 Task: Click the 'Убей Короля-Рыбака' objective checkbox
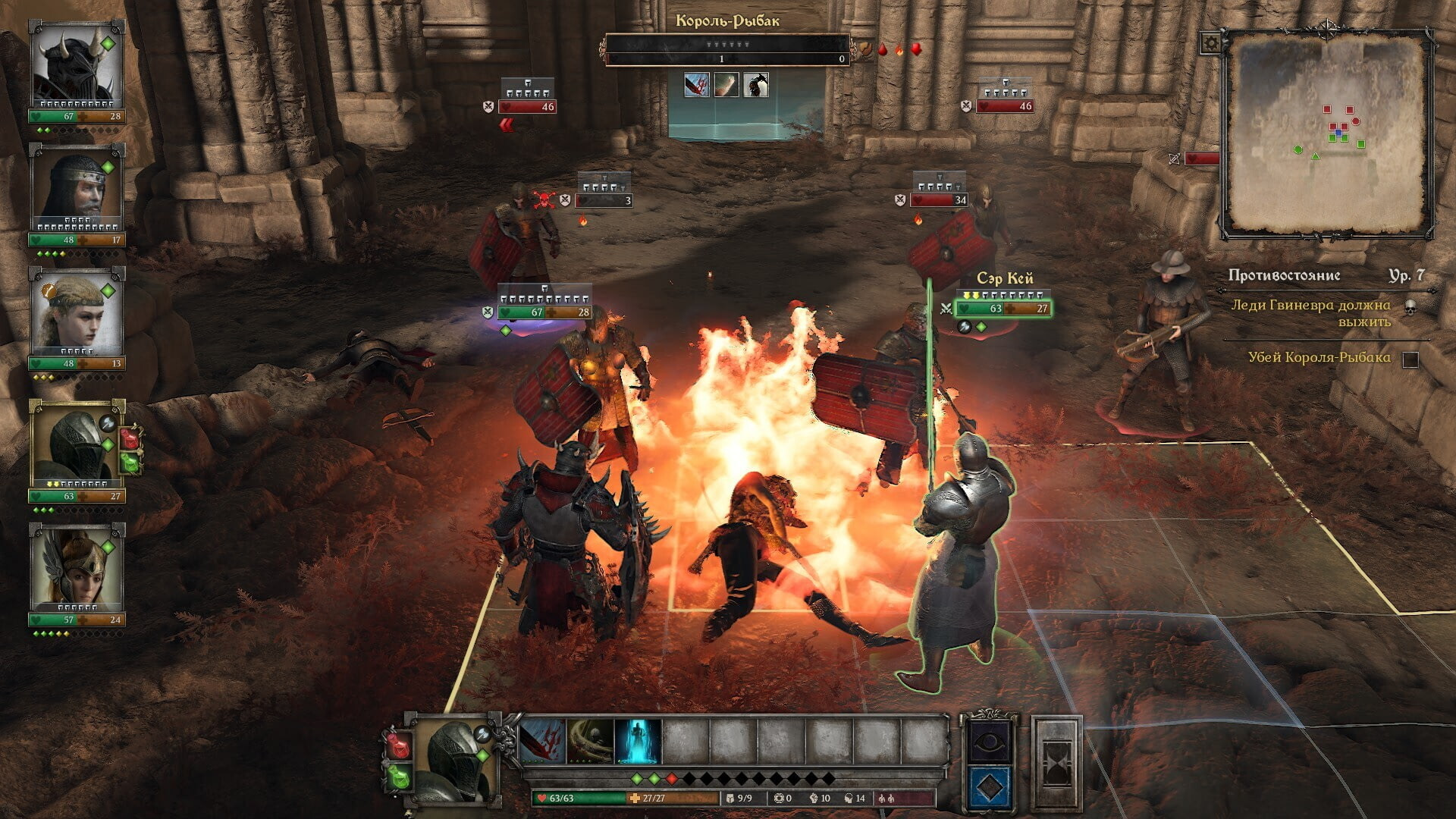point(1410,359)
